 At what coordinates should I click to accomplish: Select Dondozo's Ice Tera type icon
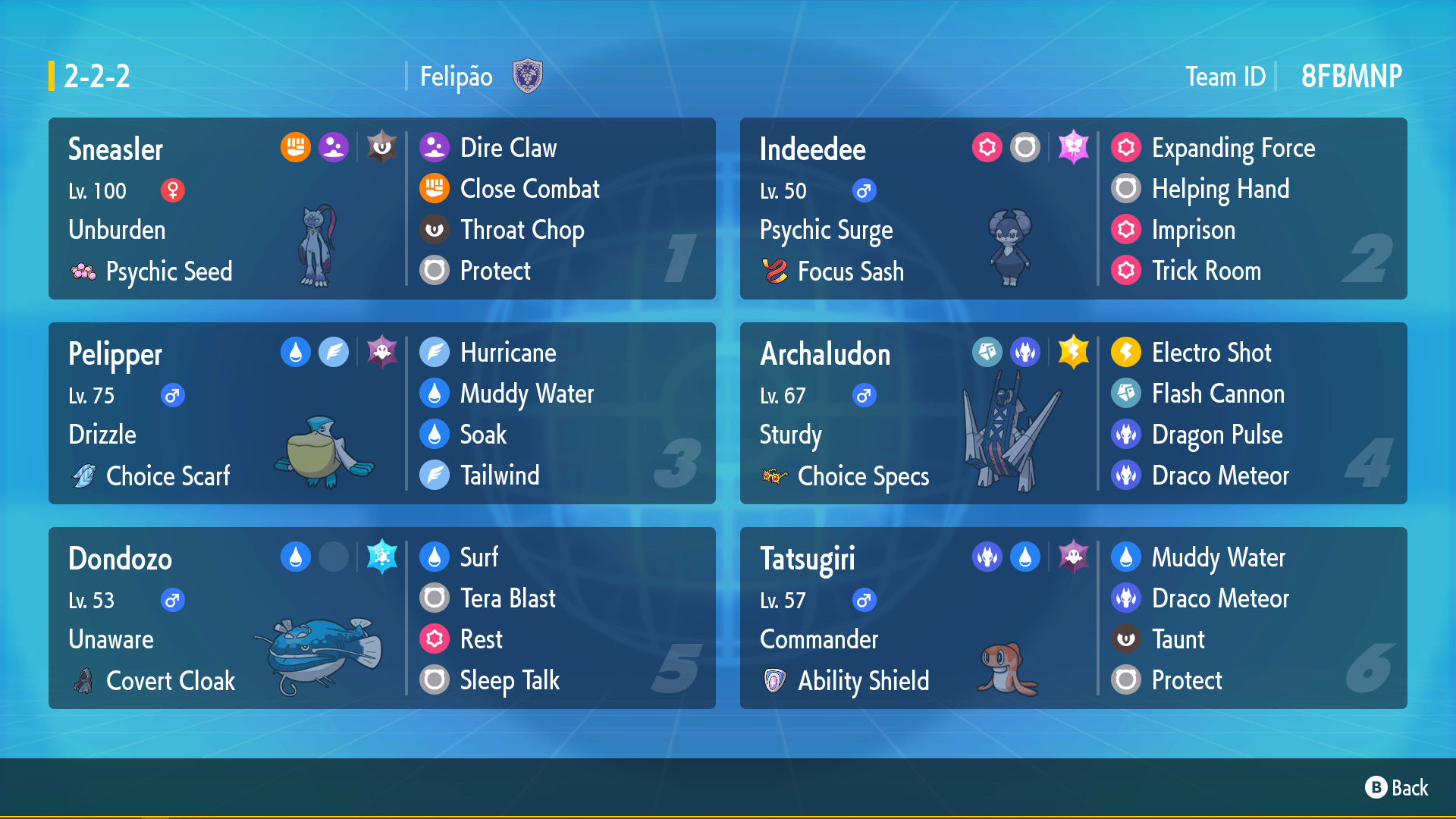(x=382, y=557)
